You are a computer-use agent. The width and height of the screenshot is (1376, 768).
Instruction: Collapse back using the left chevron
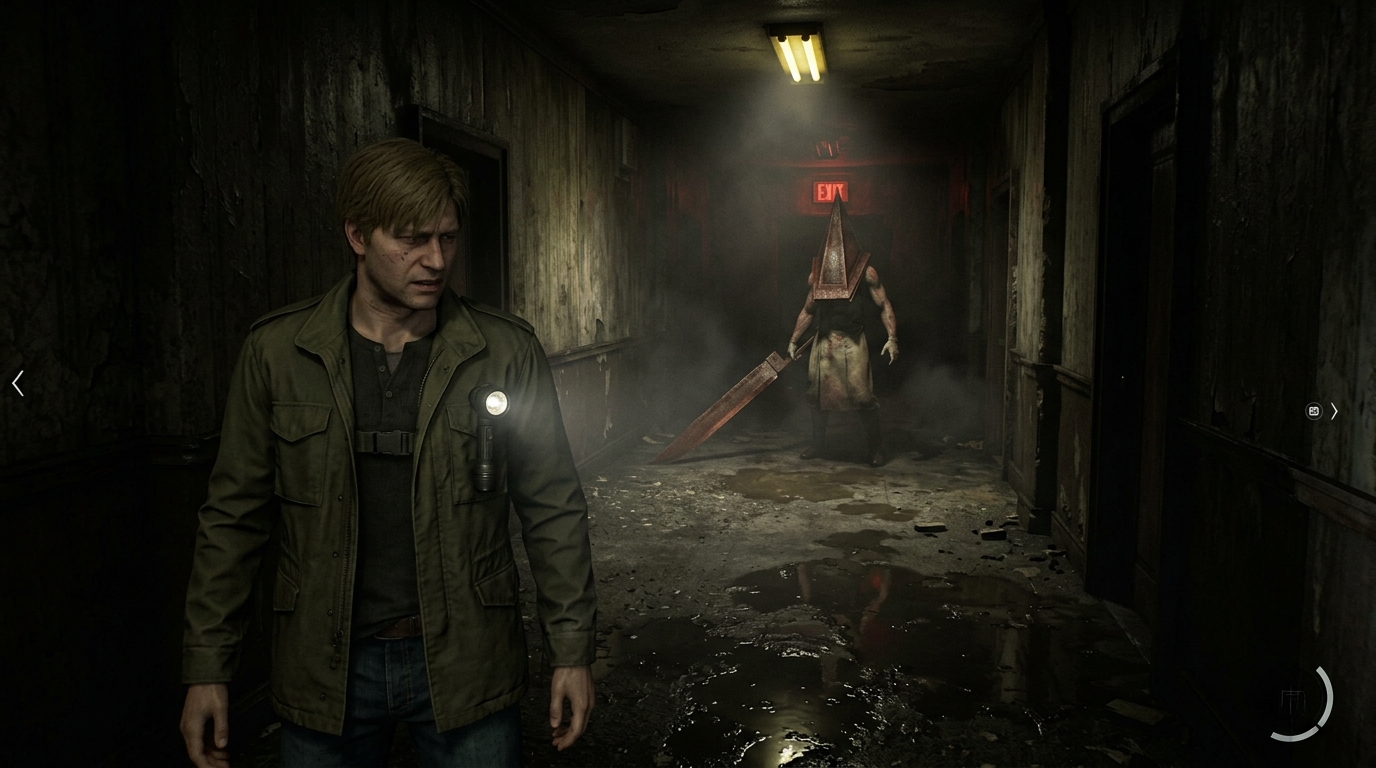pos(17,383)
